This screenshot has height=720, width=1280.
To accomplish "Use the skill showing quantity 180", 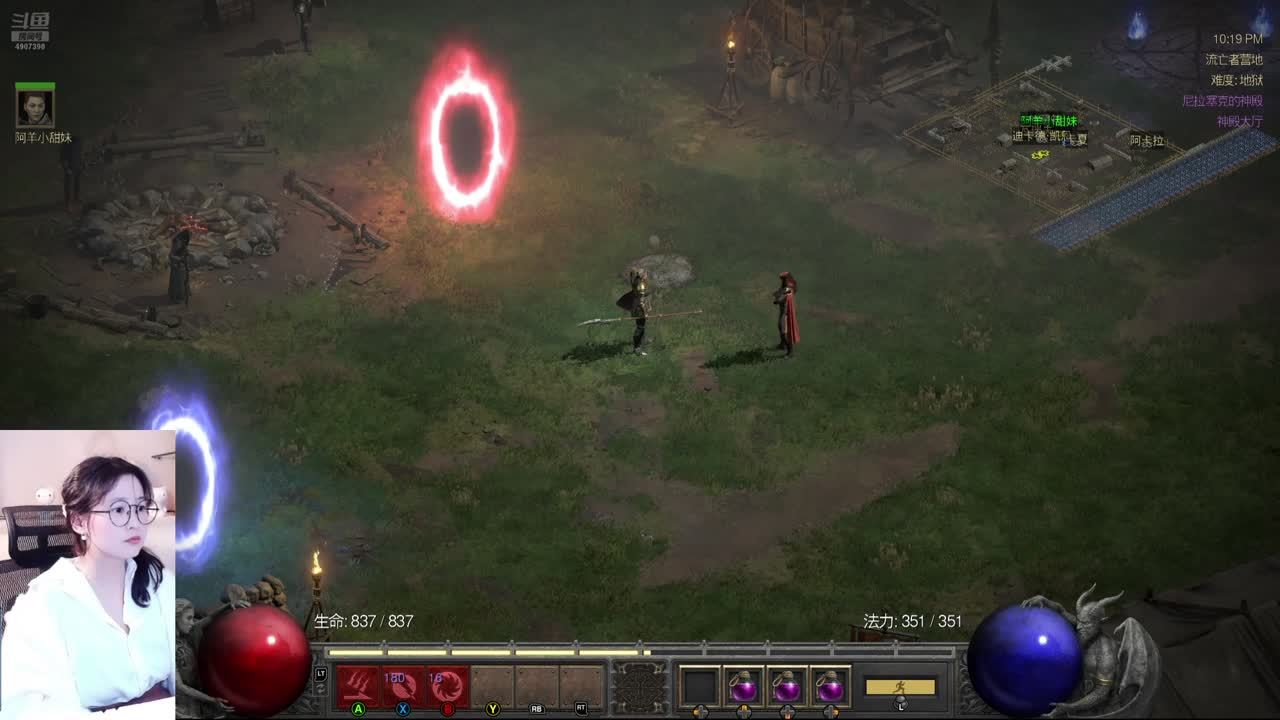I will click(403, 687).
